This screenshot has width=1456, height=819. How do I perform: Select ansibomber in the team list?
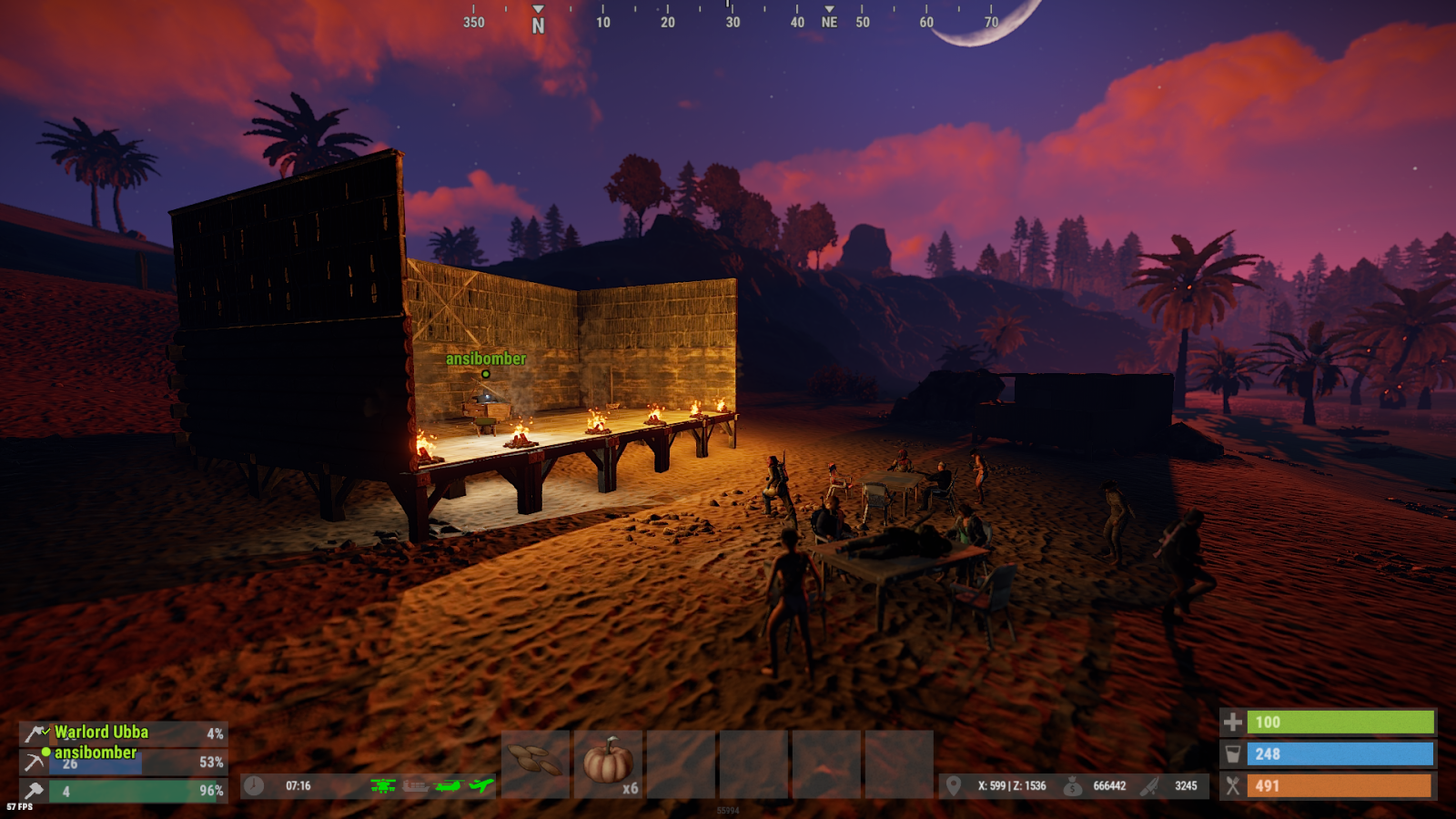(96, 753)
